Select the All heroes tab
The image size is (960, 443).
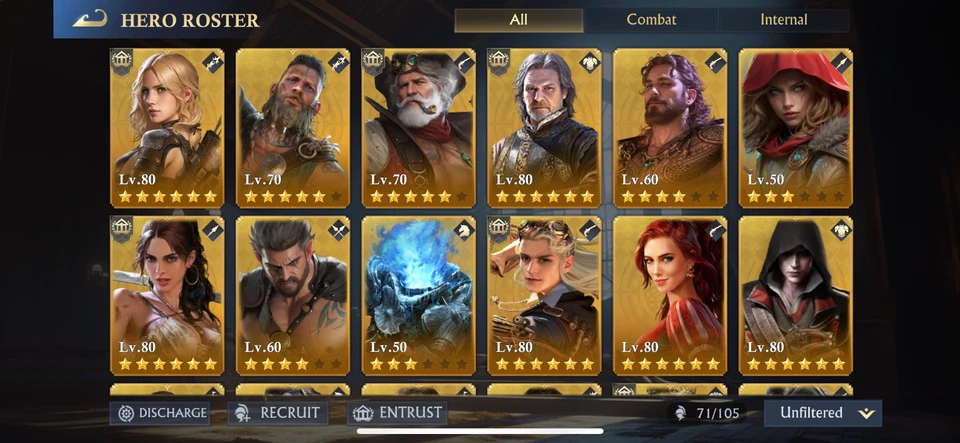pos(518,20)
